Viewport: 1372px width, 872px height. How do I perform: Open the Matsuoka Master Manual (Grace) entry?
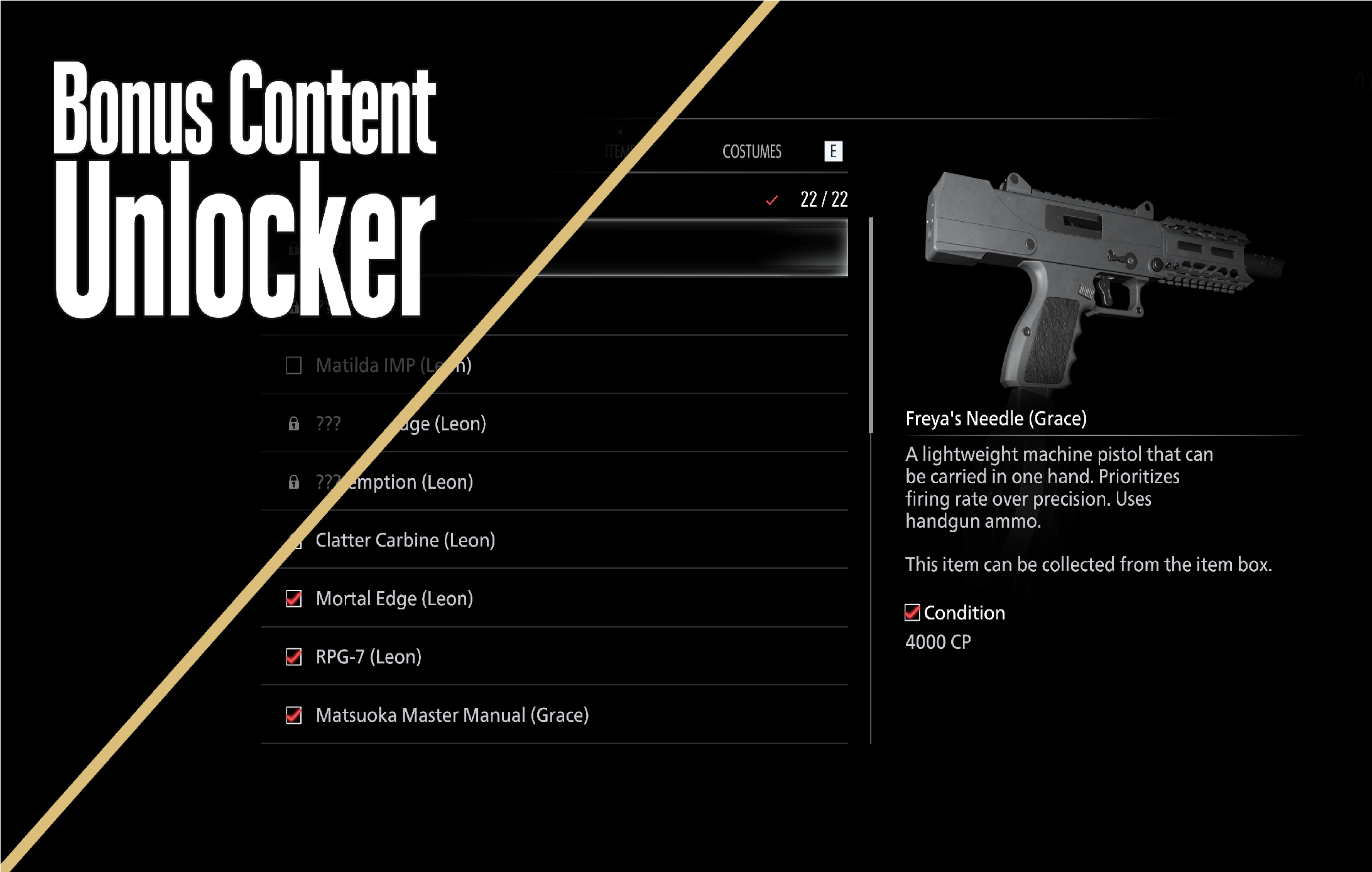tap(452, 716)
